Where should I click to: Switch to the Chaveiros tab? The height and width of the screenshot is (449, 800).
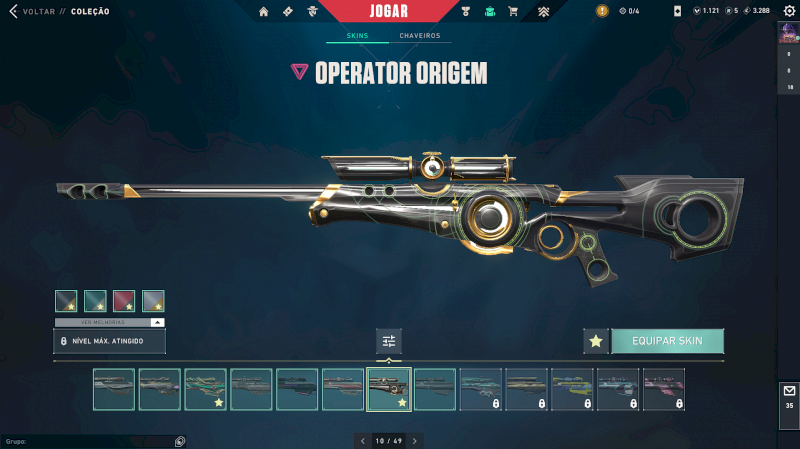click(419, 36)
